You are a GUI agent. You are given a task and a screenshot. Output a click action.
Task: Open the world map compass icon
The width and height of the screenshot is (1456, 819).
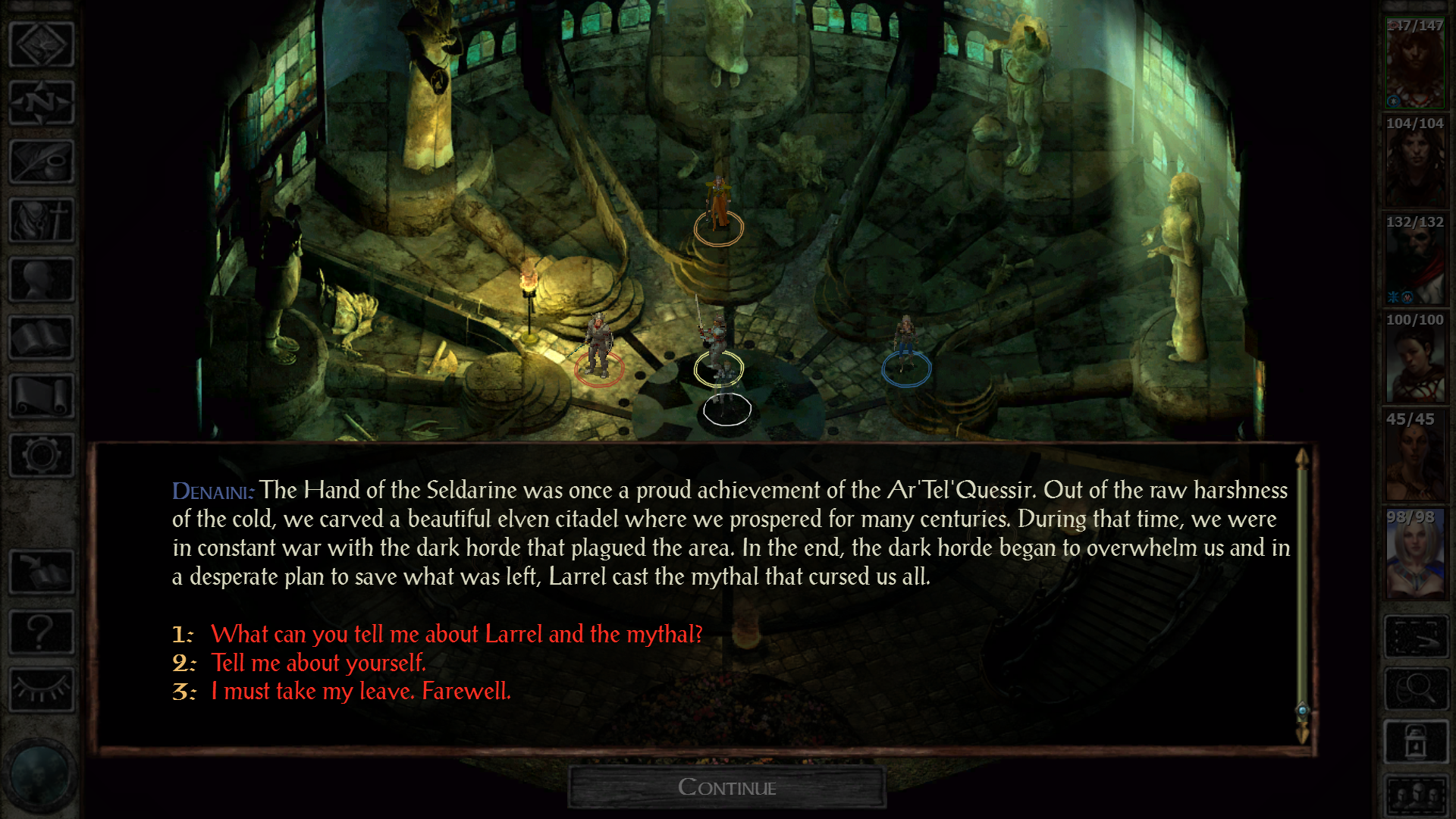click(x=42, y=104)
